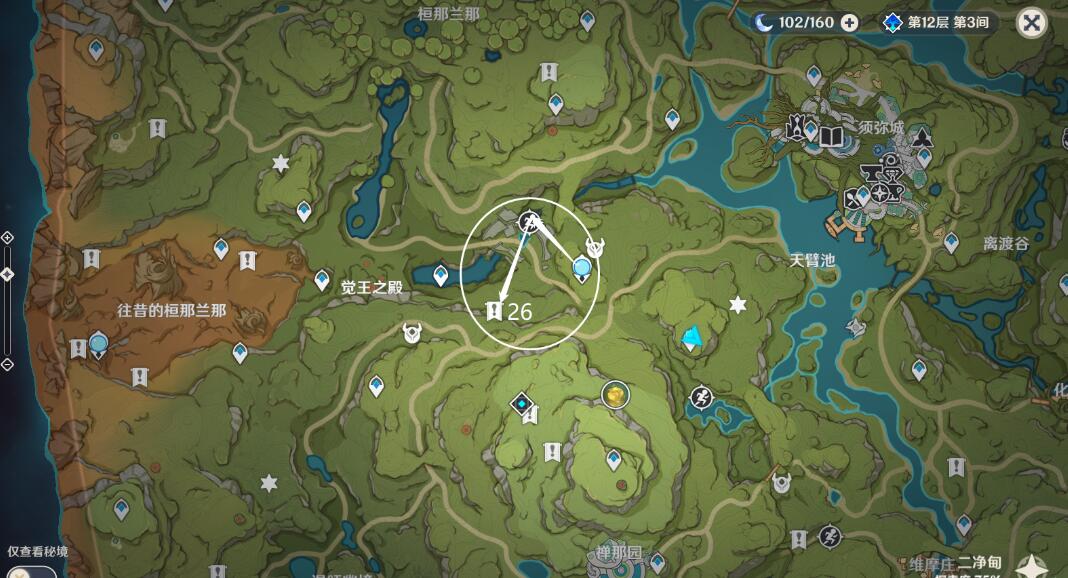
Task: Click the diamond handle on the zoom slider
Action: coord(7,274)
